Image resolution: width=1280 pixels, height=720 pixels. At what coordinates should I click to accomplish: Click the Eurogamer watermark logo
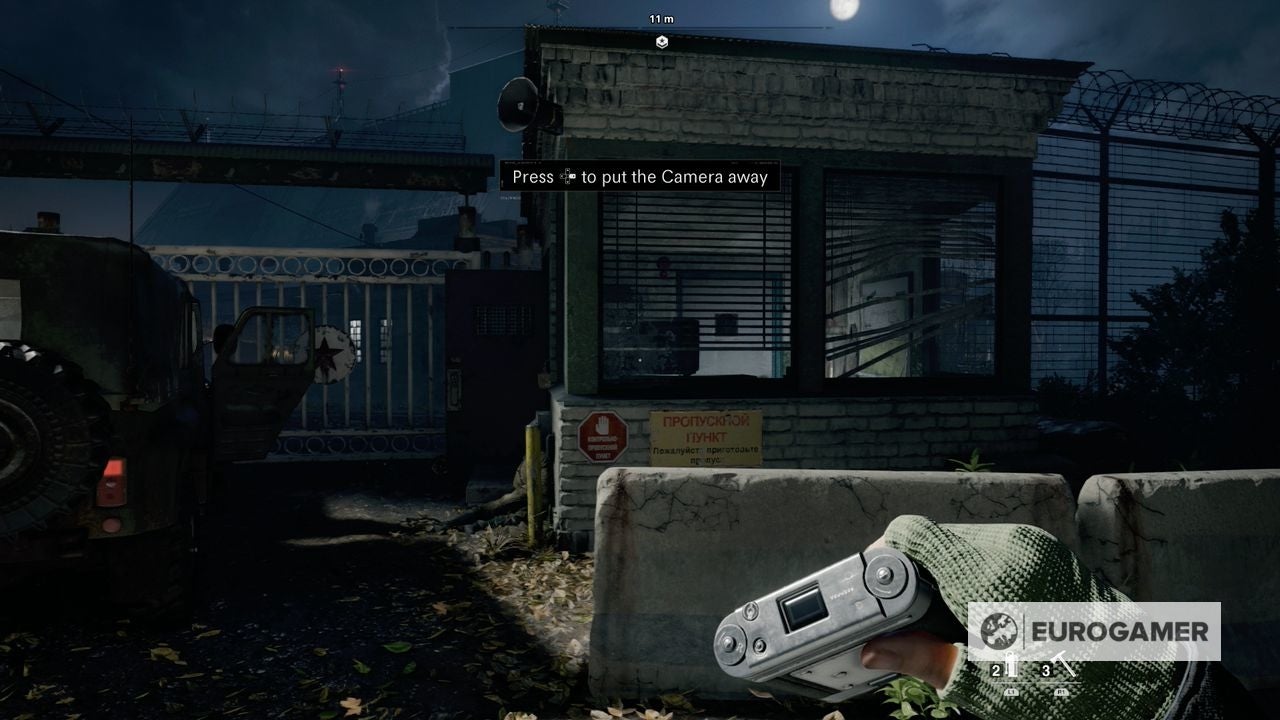(1093, 631)
